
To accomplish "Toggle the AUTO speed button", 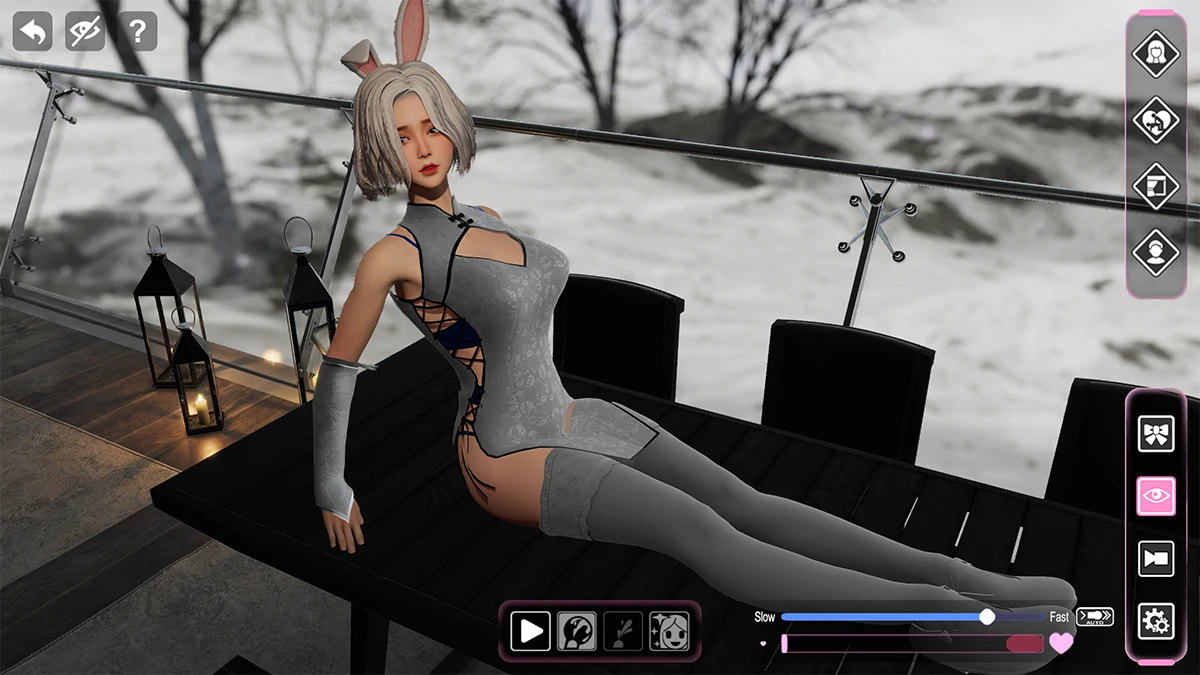I will tap(1095, 617).
